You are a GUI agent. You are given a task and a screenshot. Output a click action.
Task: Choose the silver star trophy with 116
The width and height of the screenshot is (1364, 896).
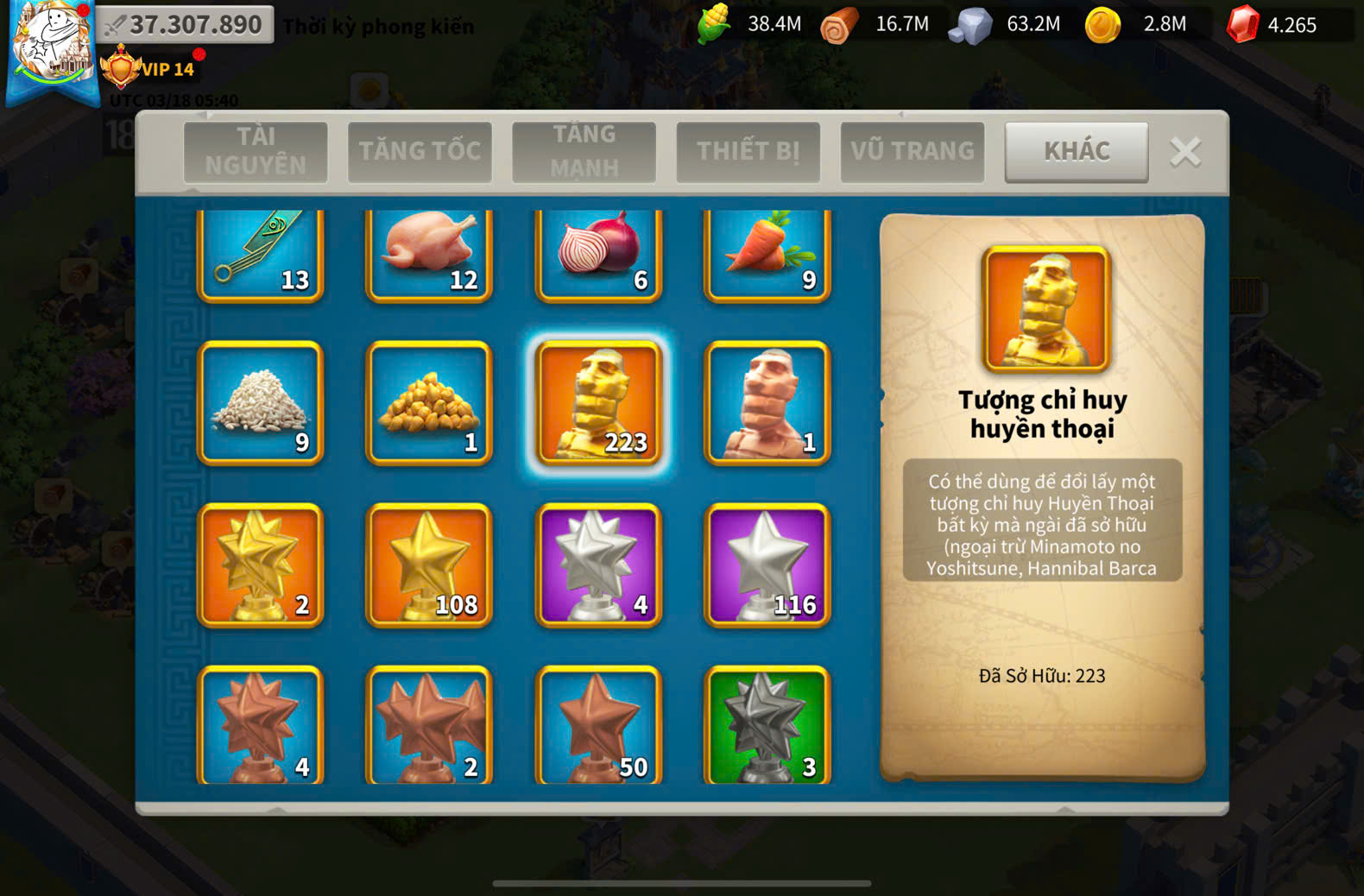coord(767,565)
